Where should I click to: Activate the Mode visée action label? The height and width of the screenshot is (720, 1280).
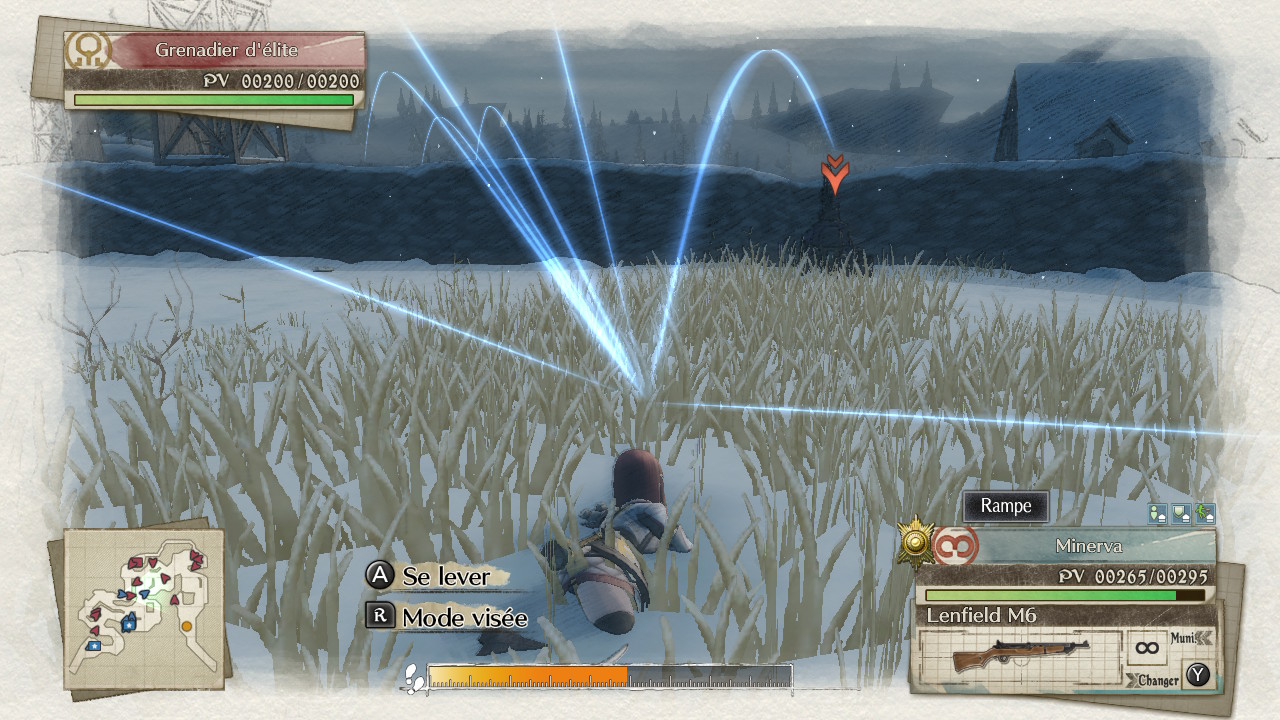pyautogui.click(x=464, y=618)
